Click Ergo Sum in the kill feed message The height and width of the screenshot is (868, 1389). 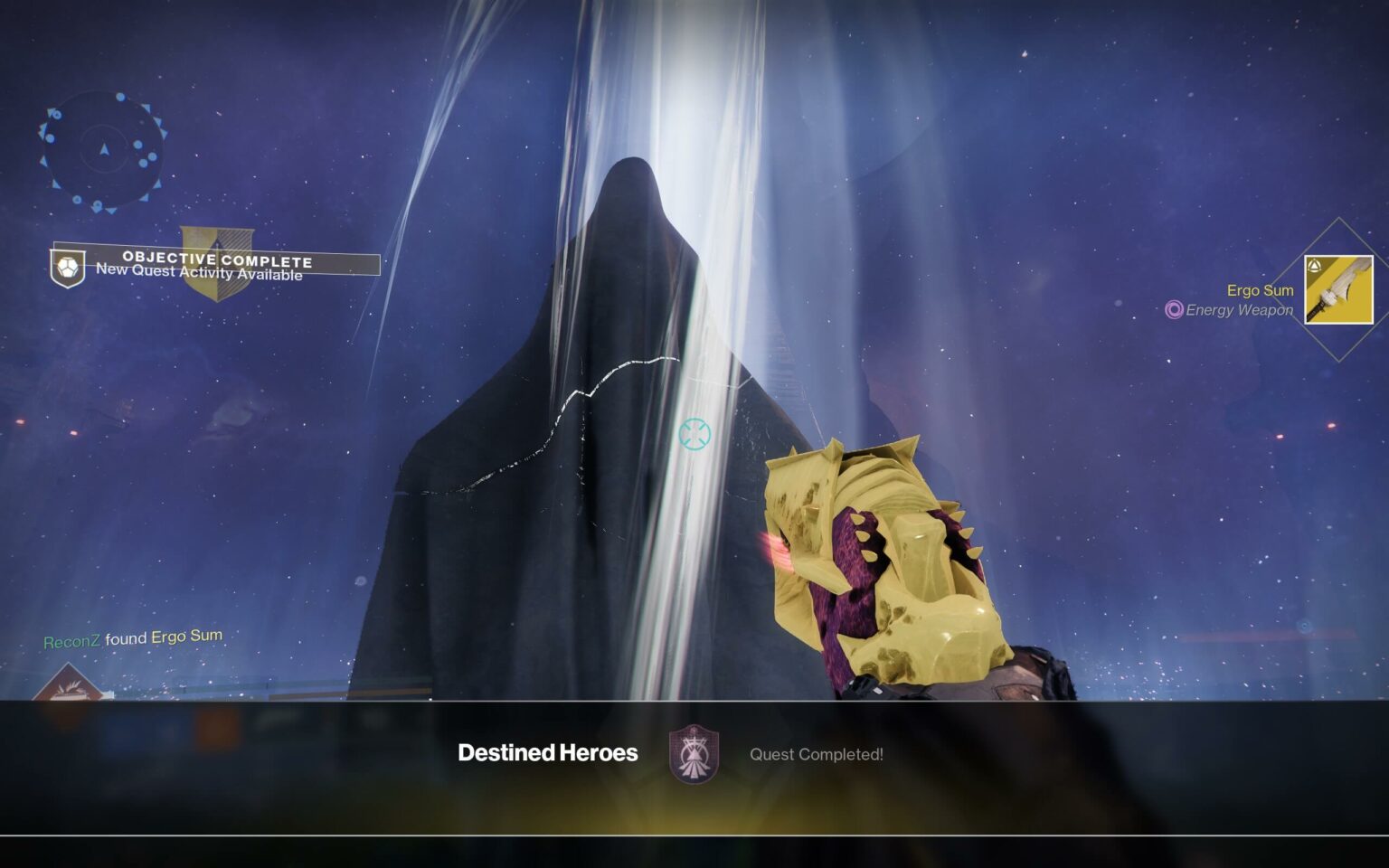click(x=187, y=636)
